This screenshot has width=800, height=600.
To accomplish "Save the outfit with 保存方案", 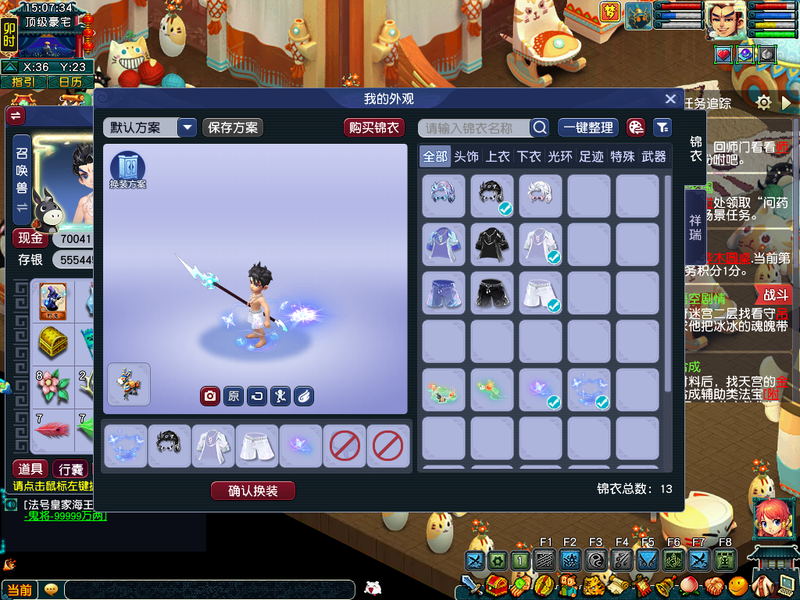I will pyautogui.click(x=232, y=128).
